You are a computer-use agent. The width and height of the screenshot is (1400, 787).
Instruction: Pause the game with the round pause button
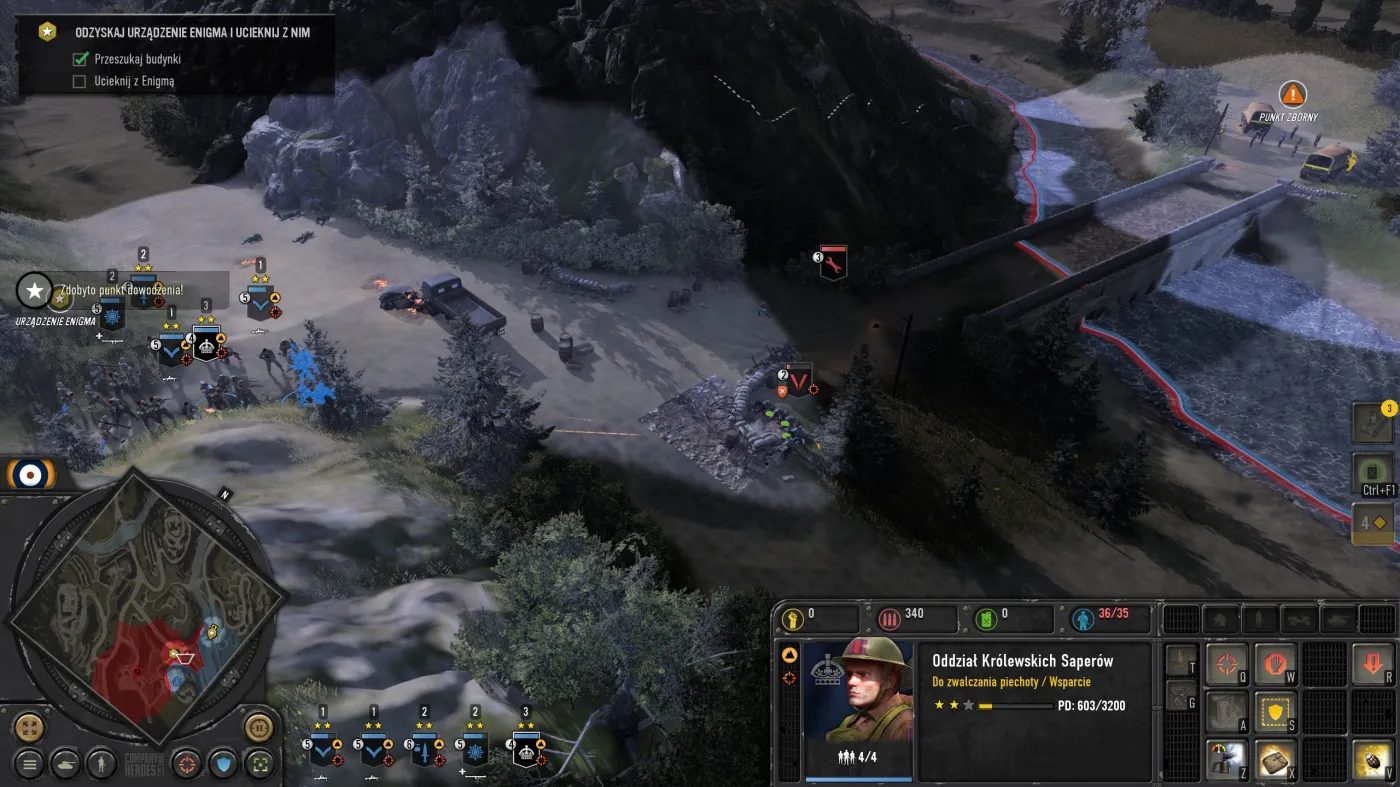pyautogui.click(x=259, y=727)
